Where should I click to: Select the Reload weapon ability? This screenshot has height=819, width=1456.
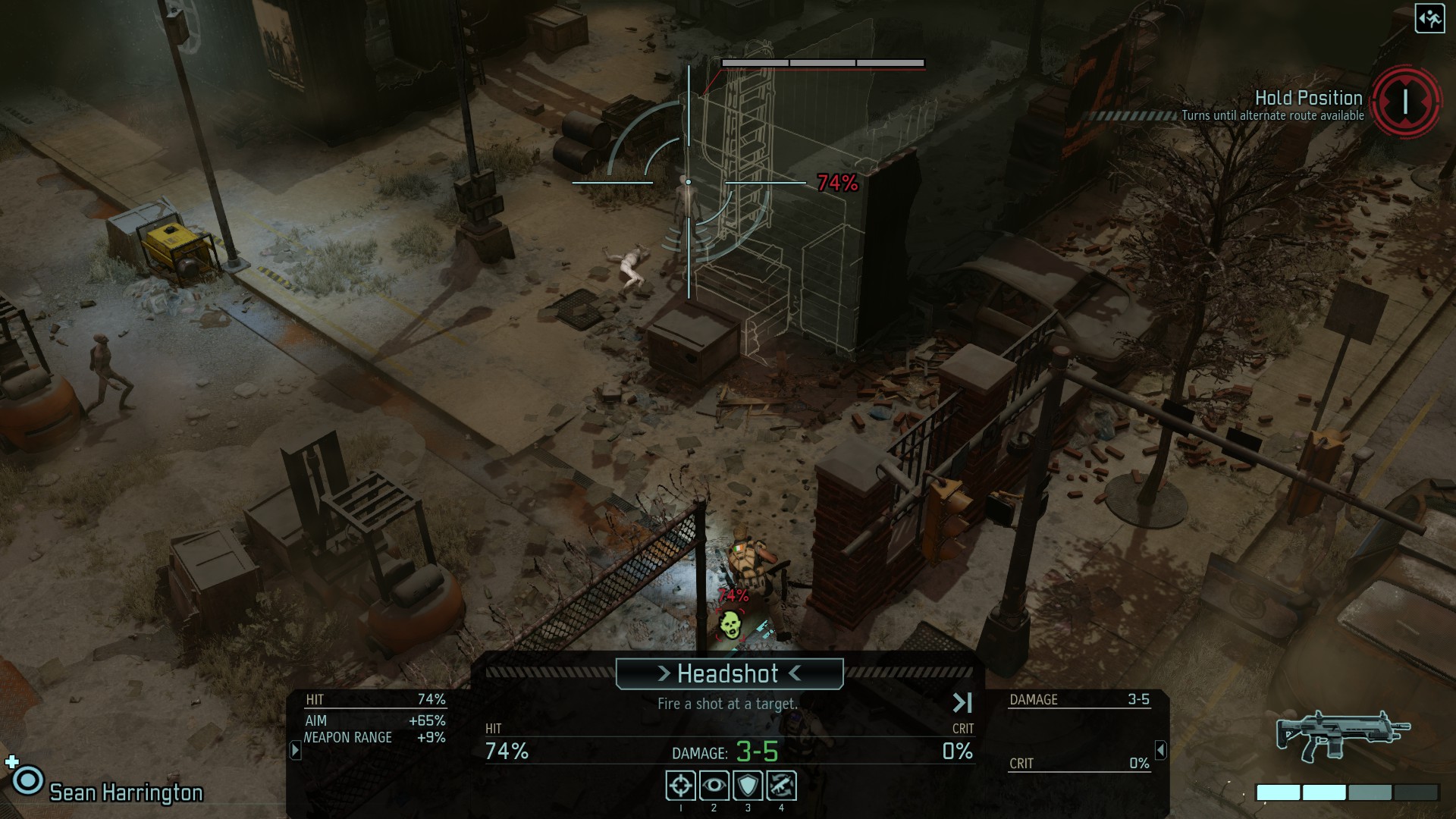tap(781, 786)
